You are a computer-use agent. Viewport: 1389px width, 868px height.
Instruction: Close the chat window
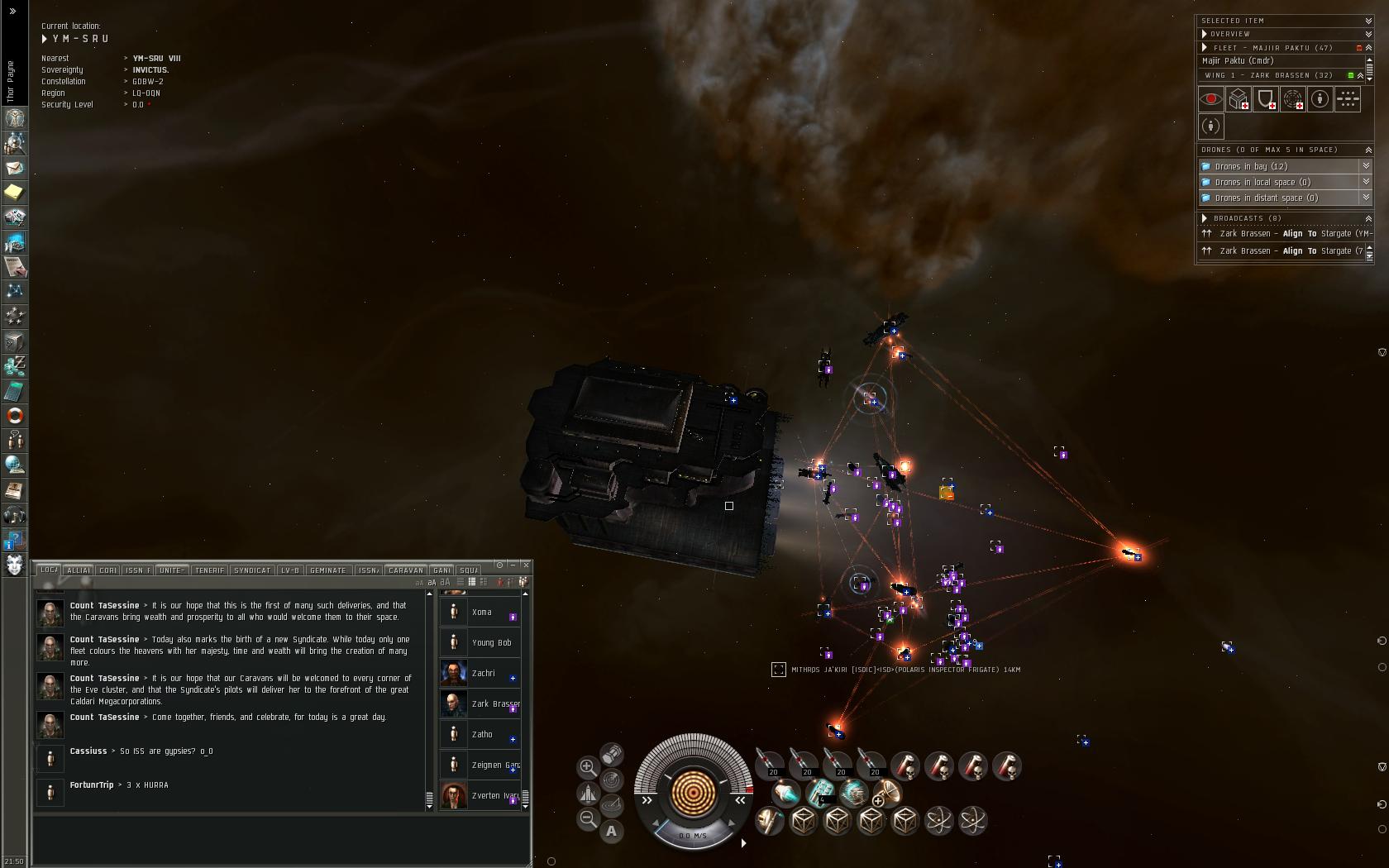click(525, 565)
